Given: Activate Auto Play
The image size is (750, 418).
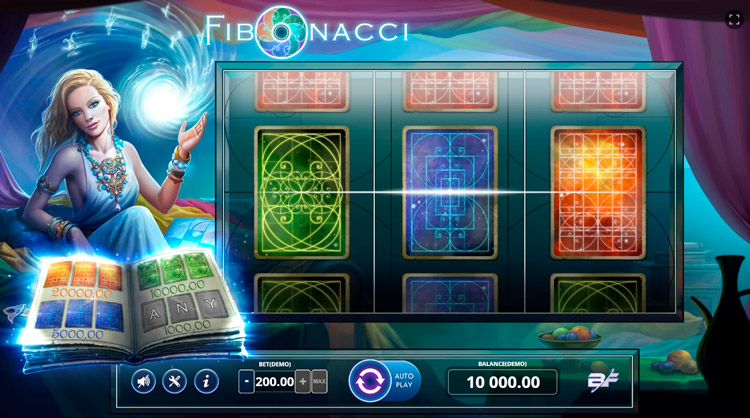Looking at the screenshot, I should coord(405,381).
